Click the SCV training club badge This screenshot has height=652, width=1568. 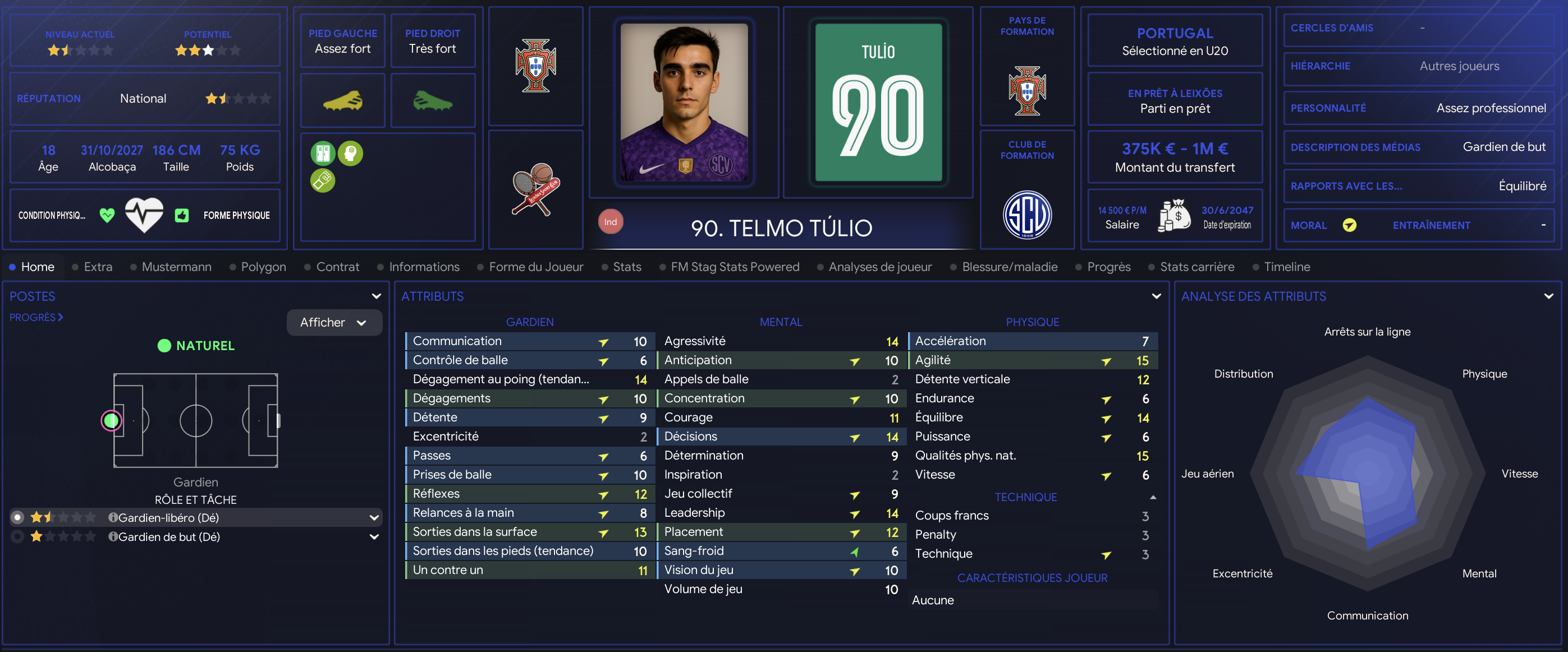pyautogui.click(x=1027, y=215)
